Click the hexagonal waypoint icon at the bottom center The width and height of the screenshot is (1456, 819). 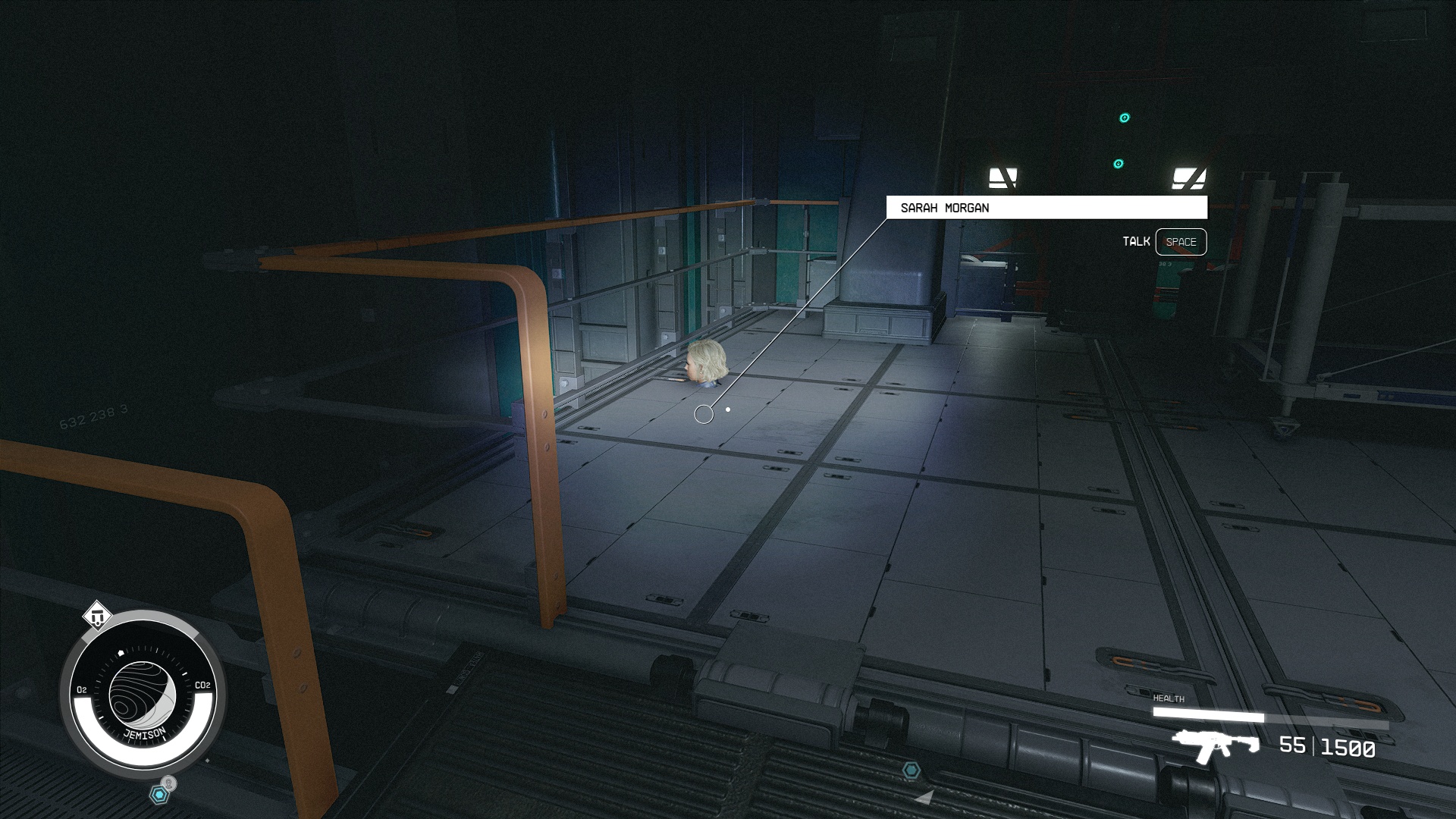(x=911, y=770)
